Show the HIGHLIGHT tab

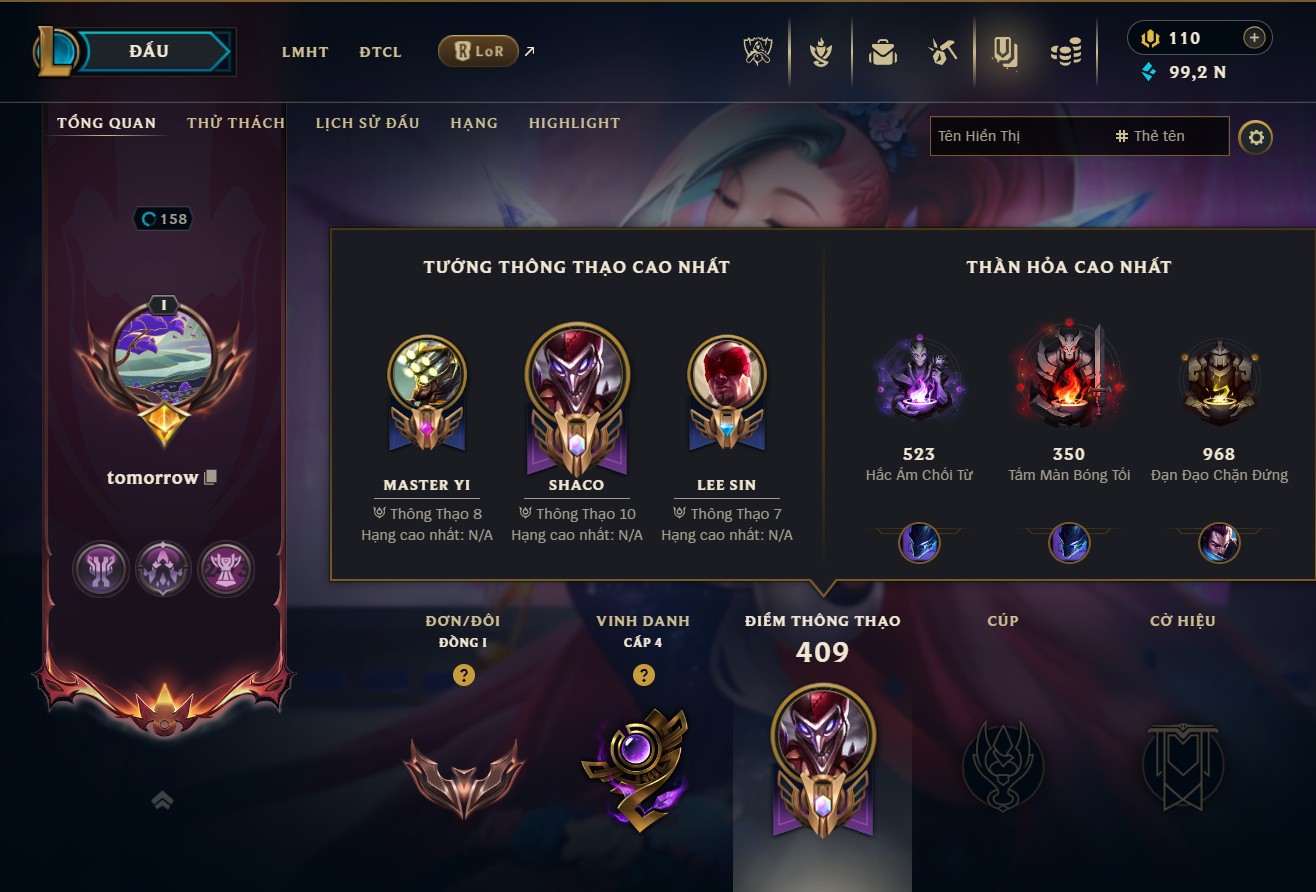click(574, 123)
